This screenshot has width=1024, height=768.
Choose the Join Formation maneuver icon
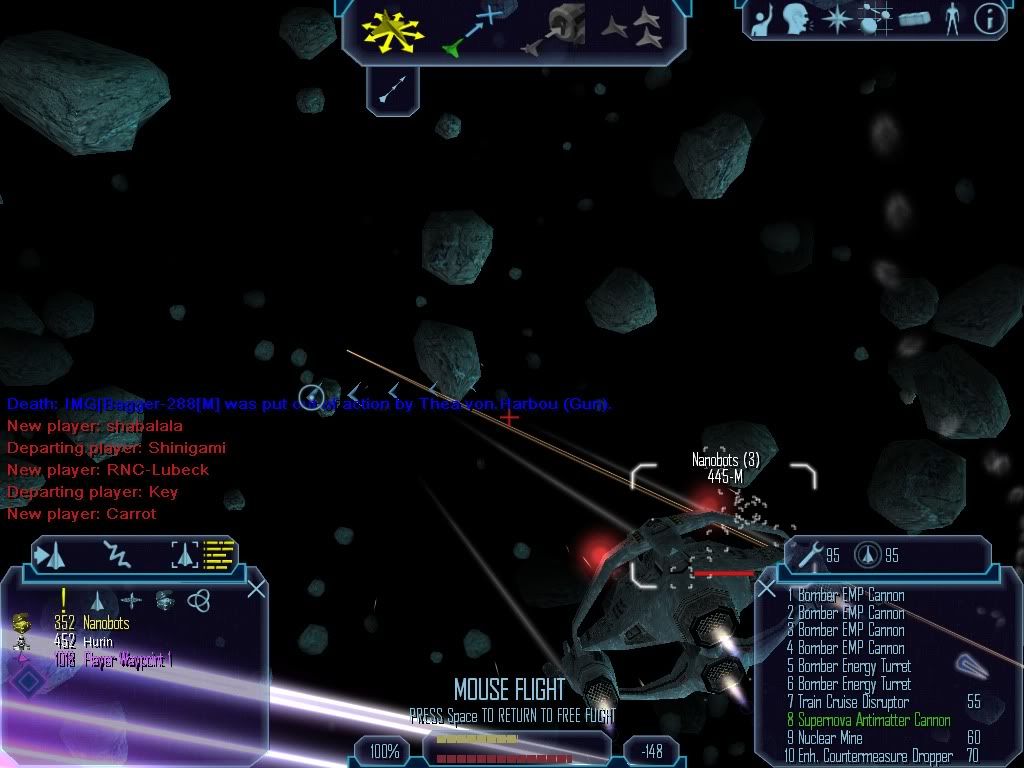tap(632, 28)
